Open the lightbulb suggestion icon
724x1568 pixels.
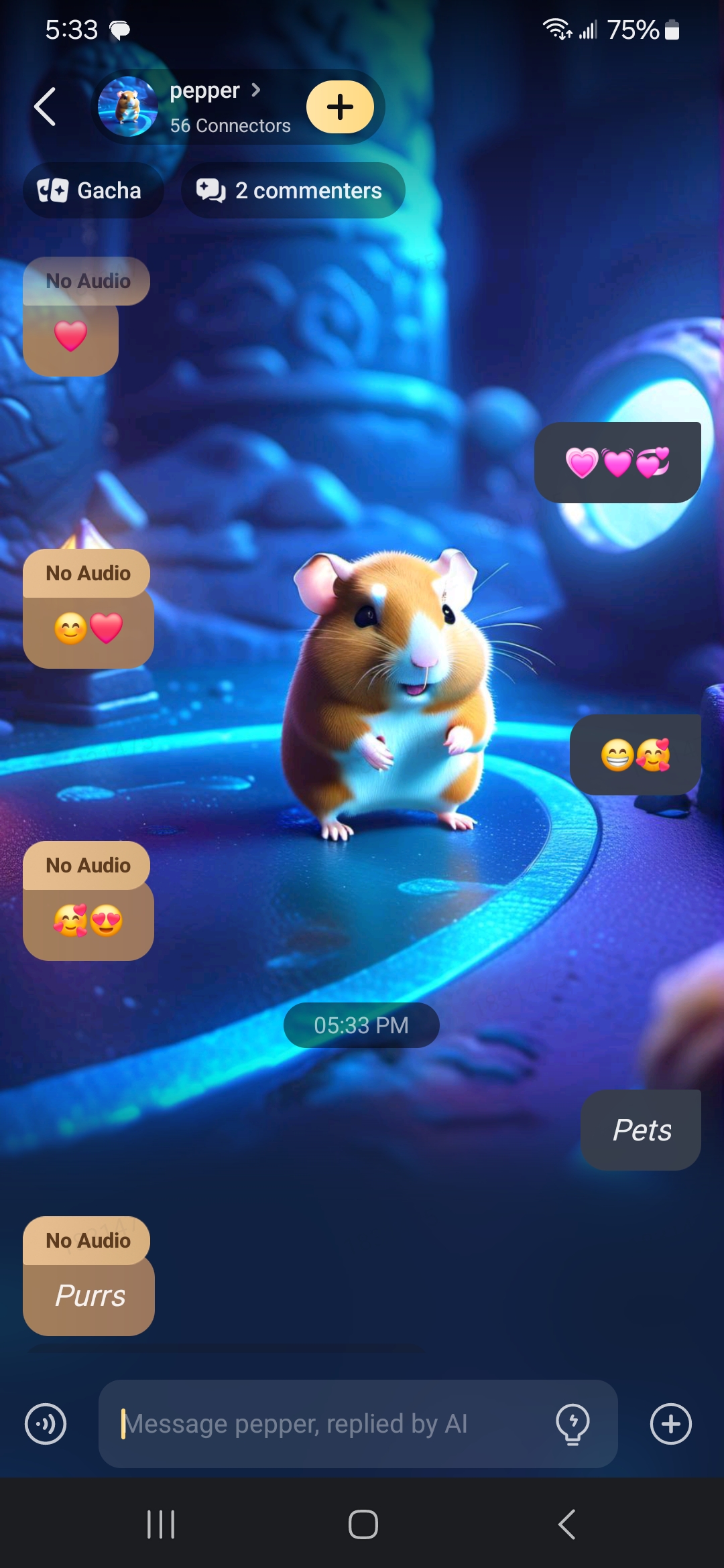572,1424
